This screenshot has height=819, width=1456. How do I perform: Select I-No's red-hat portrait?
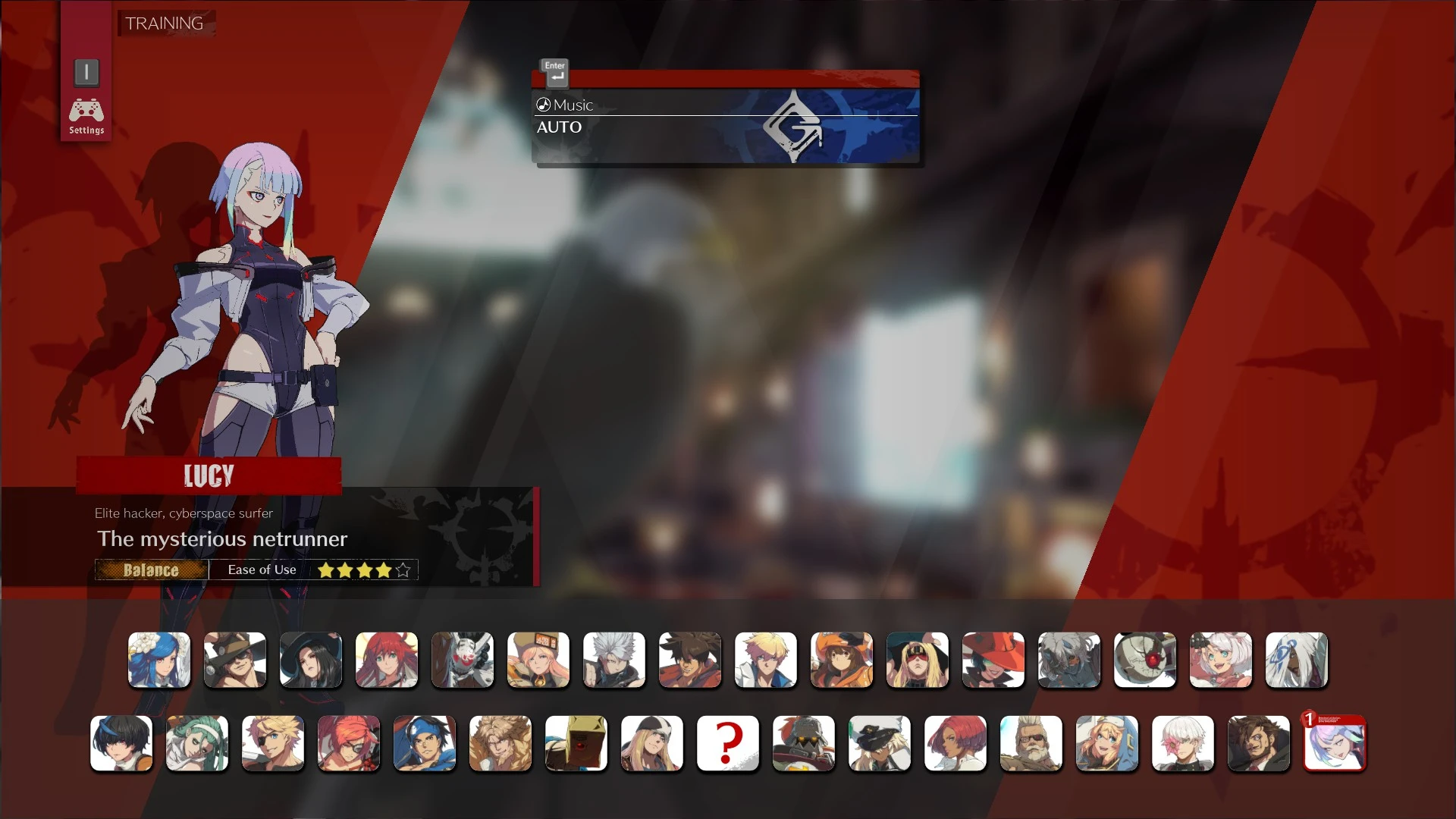(x=993, y=661)
